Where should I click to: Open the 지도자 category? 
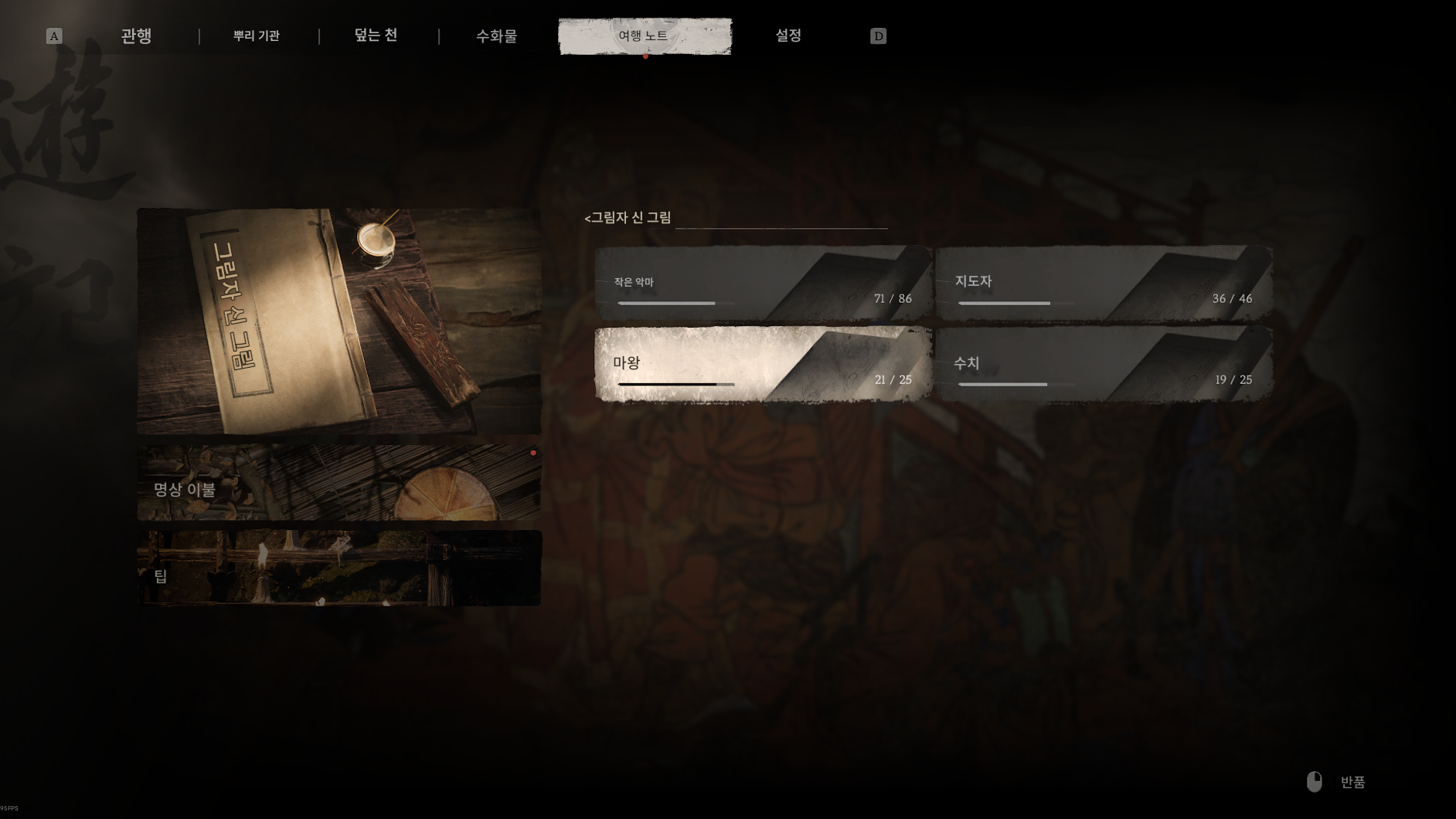[x=1104, y=284]
